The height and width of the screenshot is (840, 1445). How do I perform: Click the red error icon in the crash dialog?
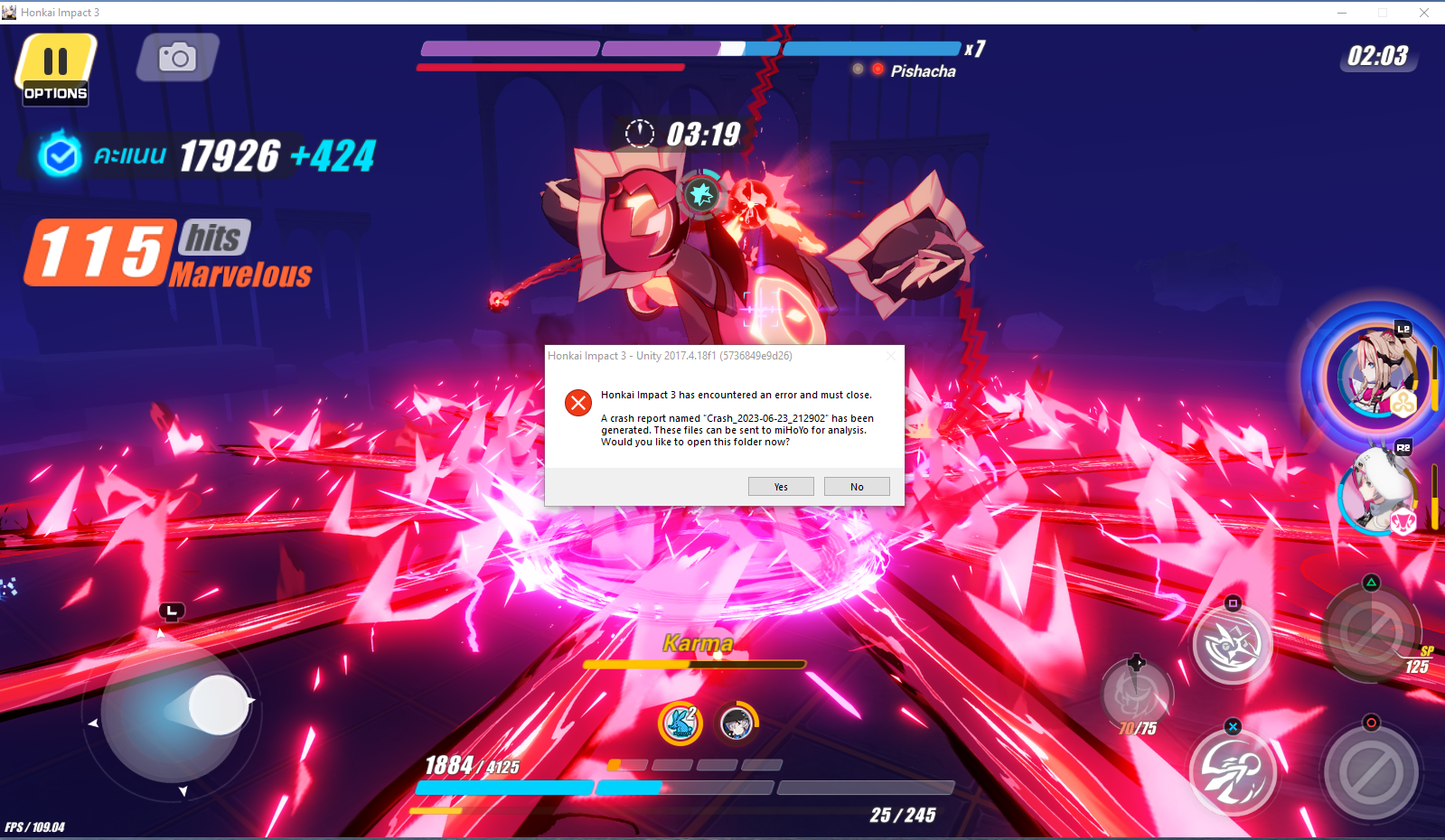pyautogui.click(x=578, y=403)
